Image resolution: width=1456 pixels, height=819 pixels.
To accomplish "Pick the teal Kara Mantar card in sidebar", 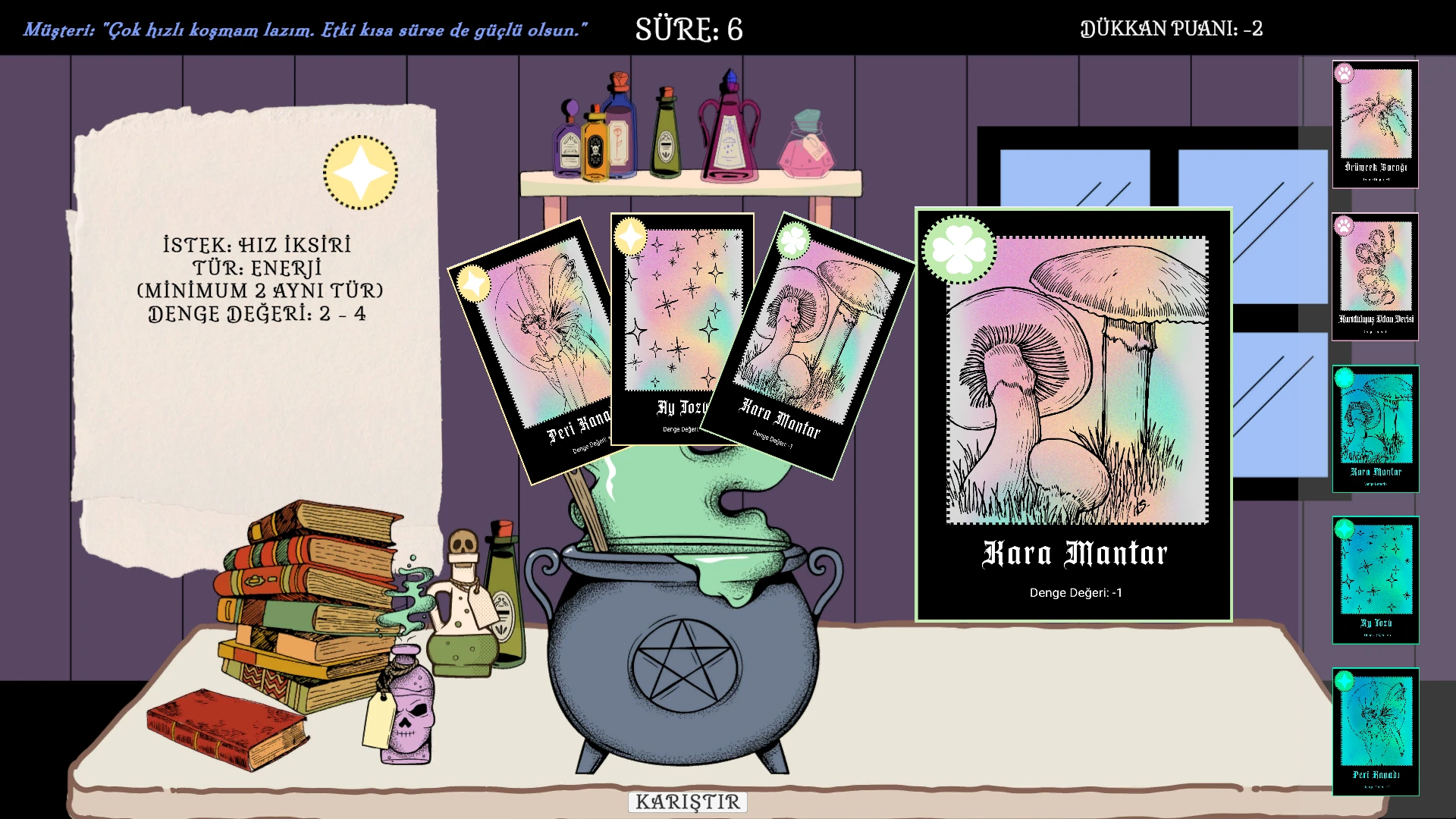I will [x=1375, y=429].
